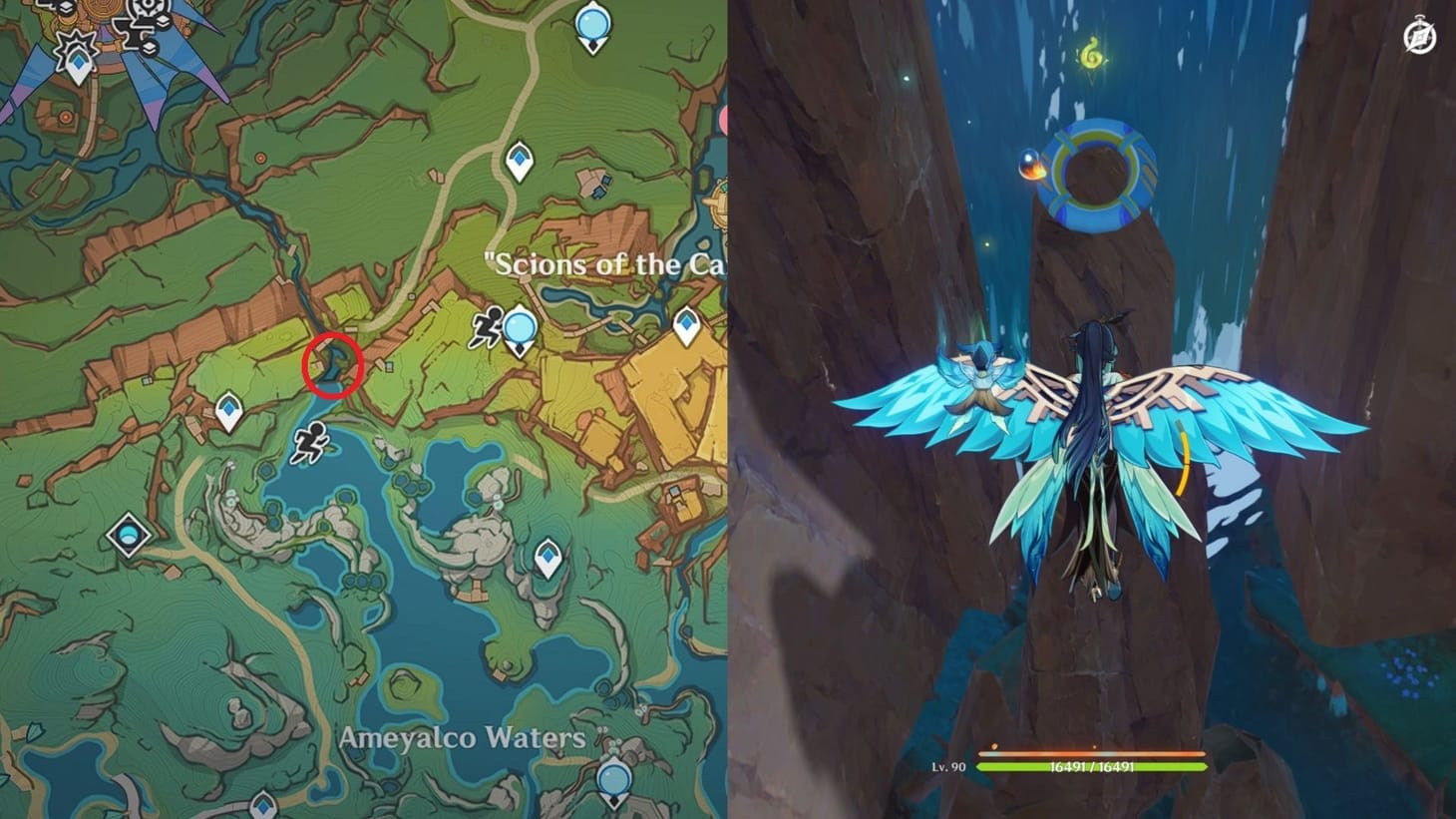Open the domain entrance icon on the left map
The height and width of the screenshot is (819, 1456).
128,535
